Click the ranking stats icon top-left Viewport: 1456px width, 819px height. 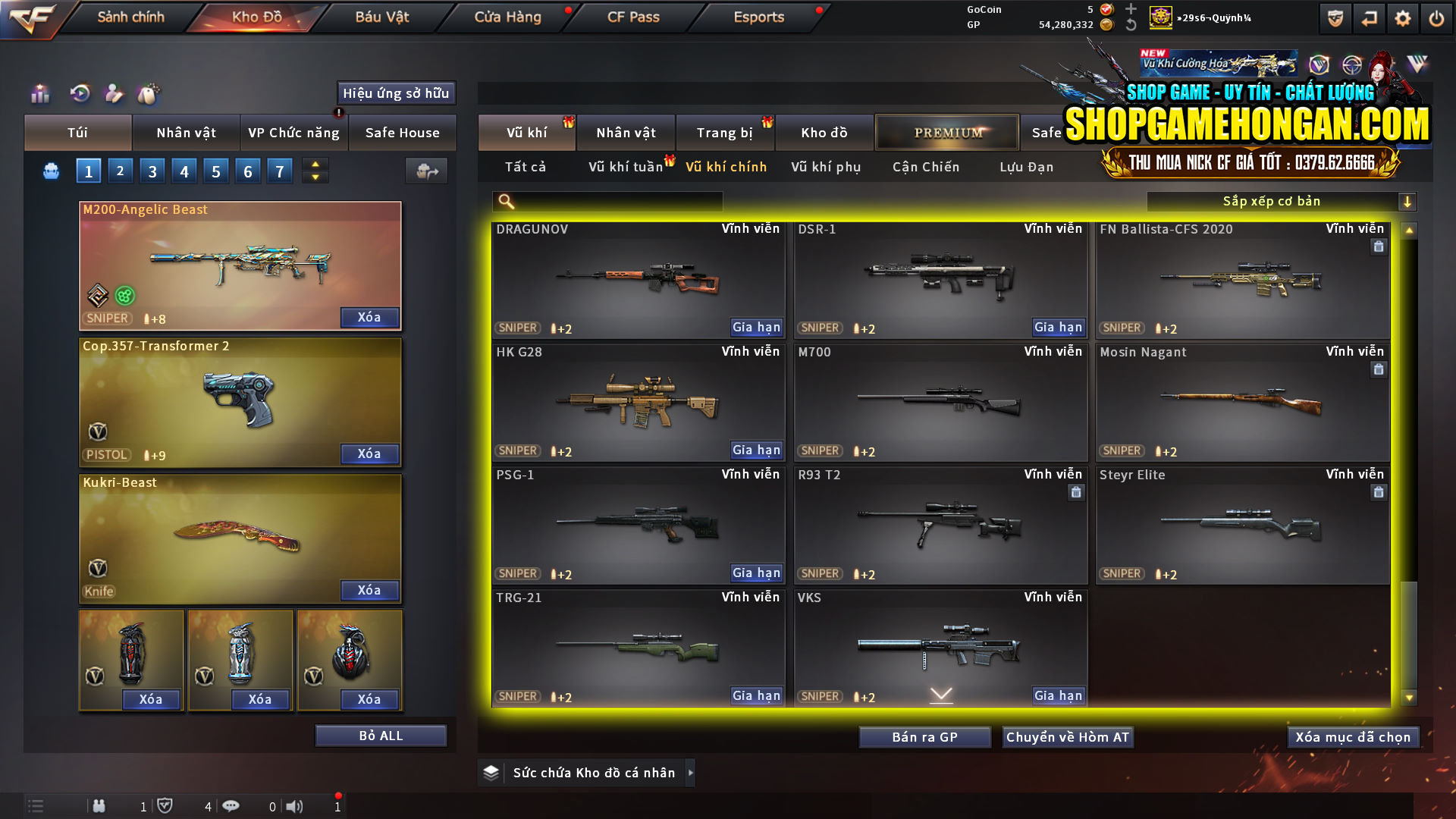tap(39, 94)
